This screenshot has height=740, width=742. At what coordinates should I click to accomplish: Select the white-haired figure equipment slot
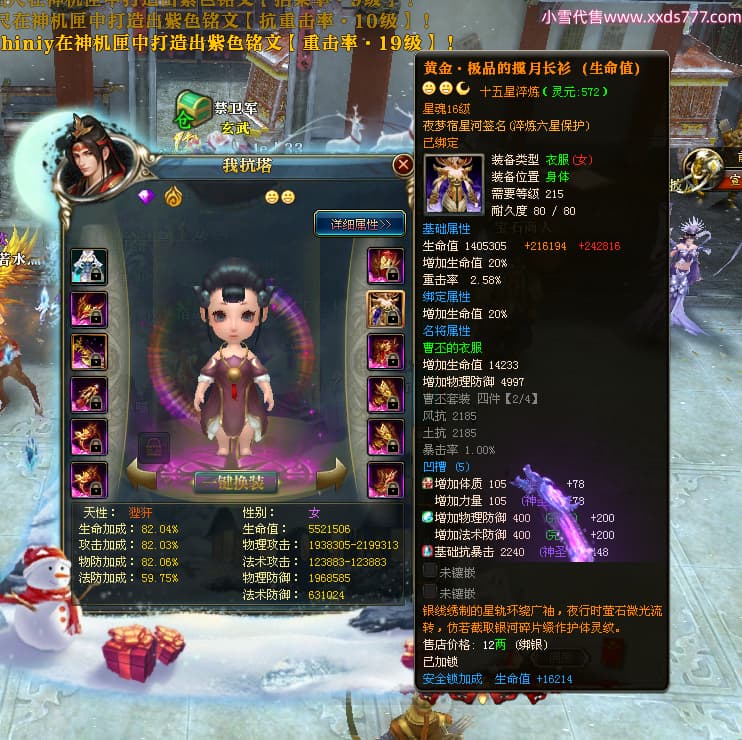pos(89,266)
